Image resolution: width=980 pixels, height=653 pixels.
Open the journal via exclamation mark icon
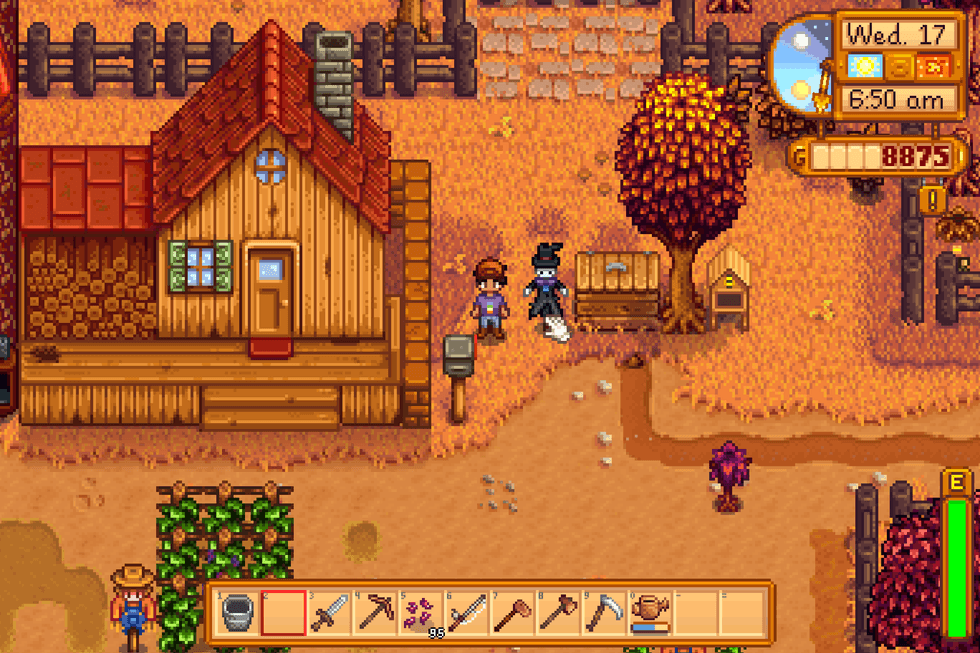coord(932,200)
